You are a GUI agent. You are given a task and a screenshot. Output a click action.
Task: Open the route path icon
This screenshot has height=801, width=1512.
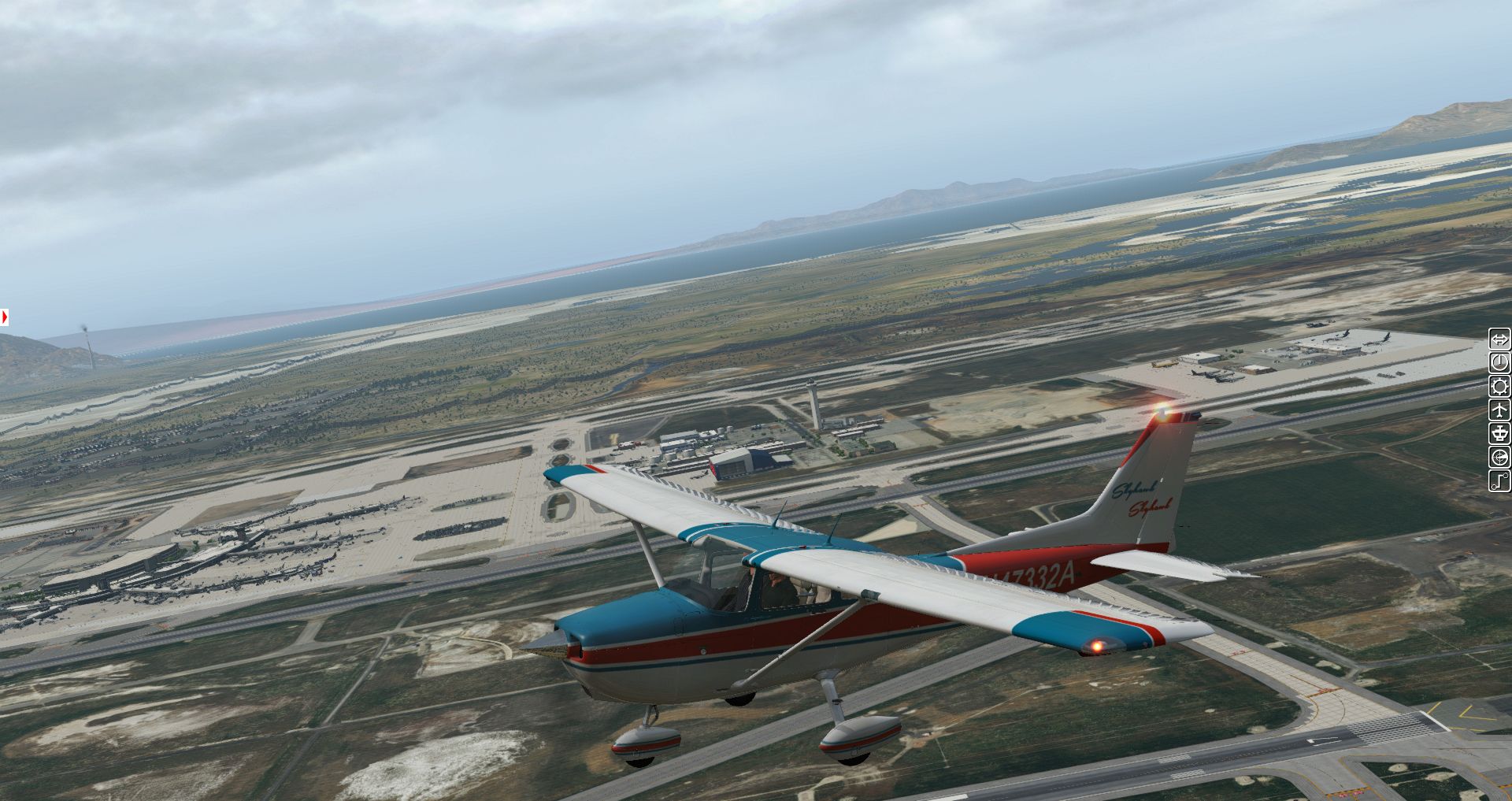(x=1499, y=480)
